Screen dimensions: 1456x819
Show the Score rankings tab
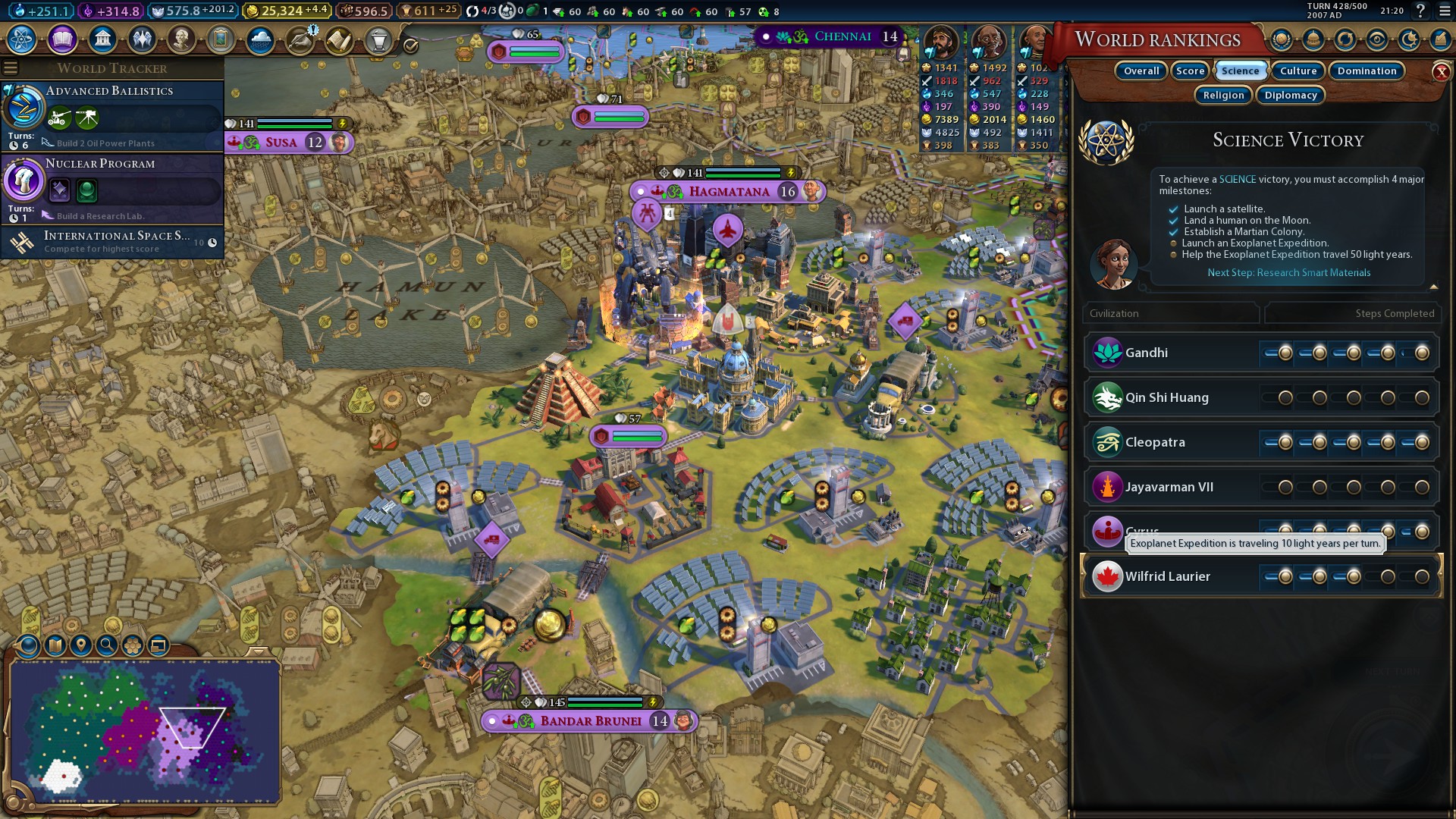click(x=1190, y=71)
